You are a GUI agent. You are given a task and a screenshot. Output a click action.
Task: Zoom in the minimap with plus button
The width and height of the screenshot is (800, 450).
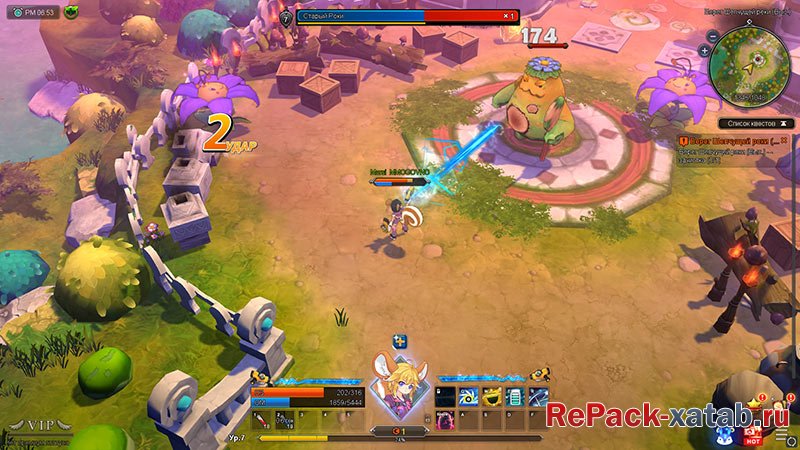[x=704, y=49]
